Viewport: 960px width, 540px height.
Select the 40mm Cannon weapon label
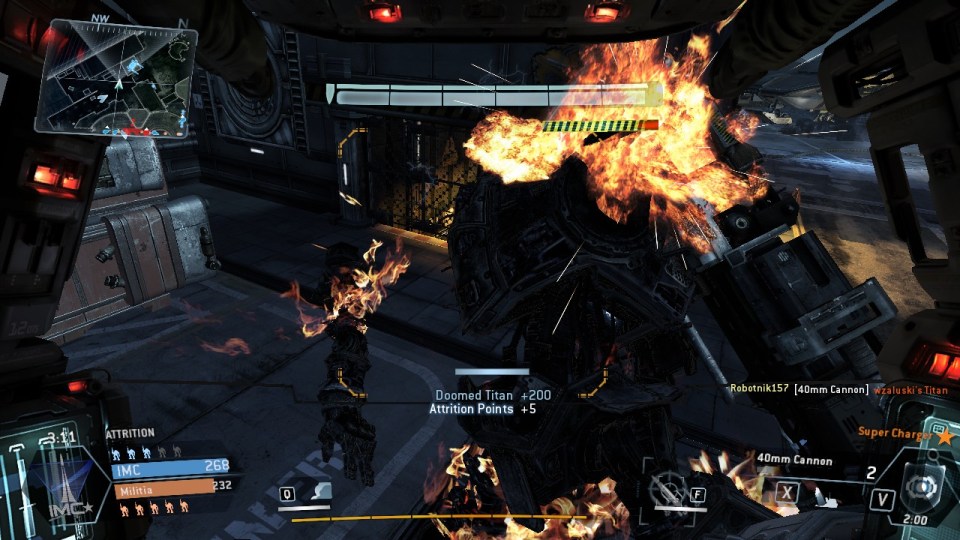[795, 460]
